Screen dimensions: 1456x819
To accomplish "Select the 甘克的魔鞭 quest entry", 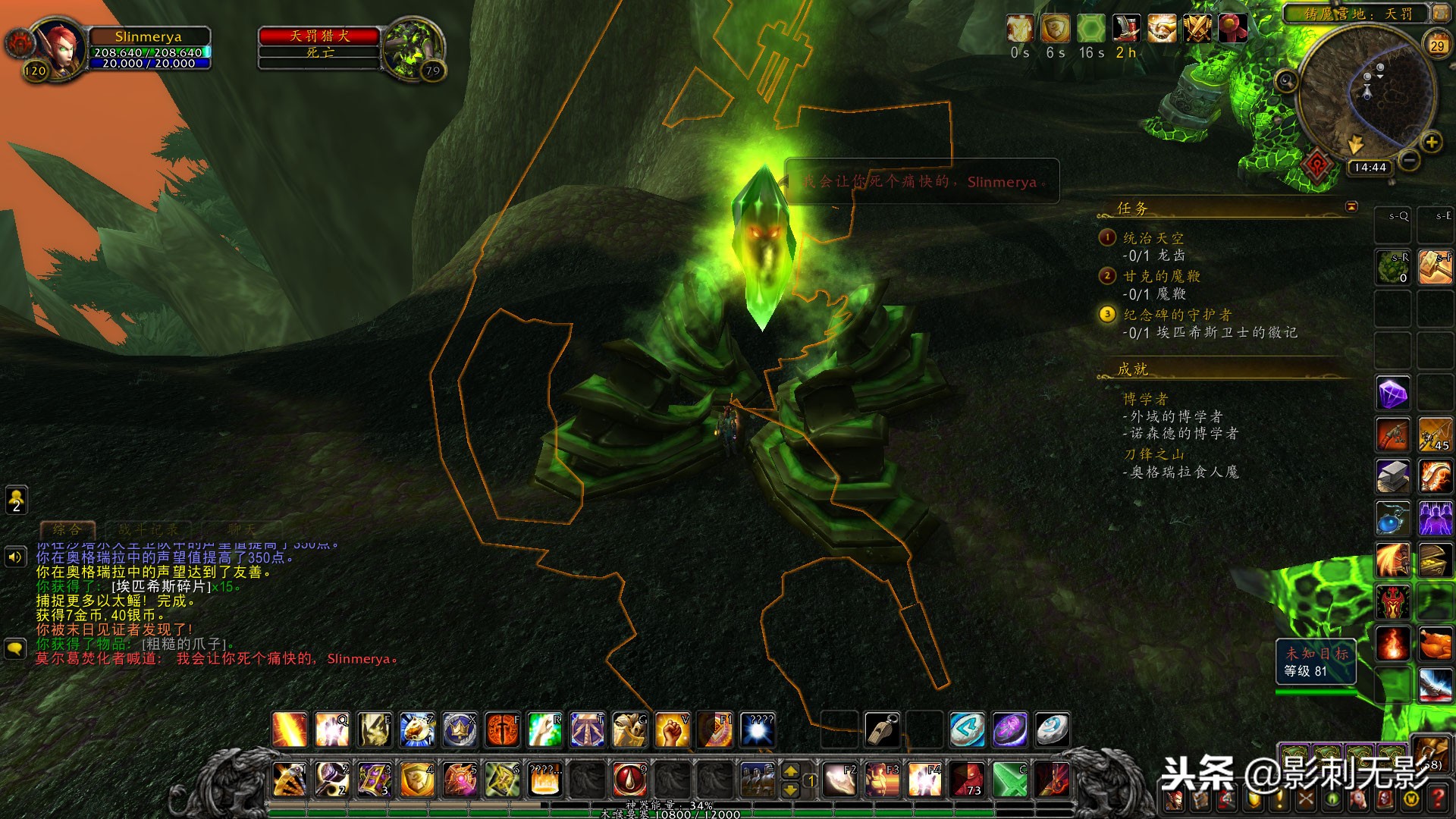I will tap(1161, 276).
